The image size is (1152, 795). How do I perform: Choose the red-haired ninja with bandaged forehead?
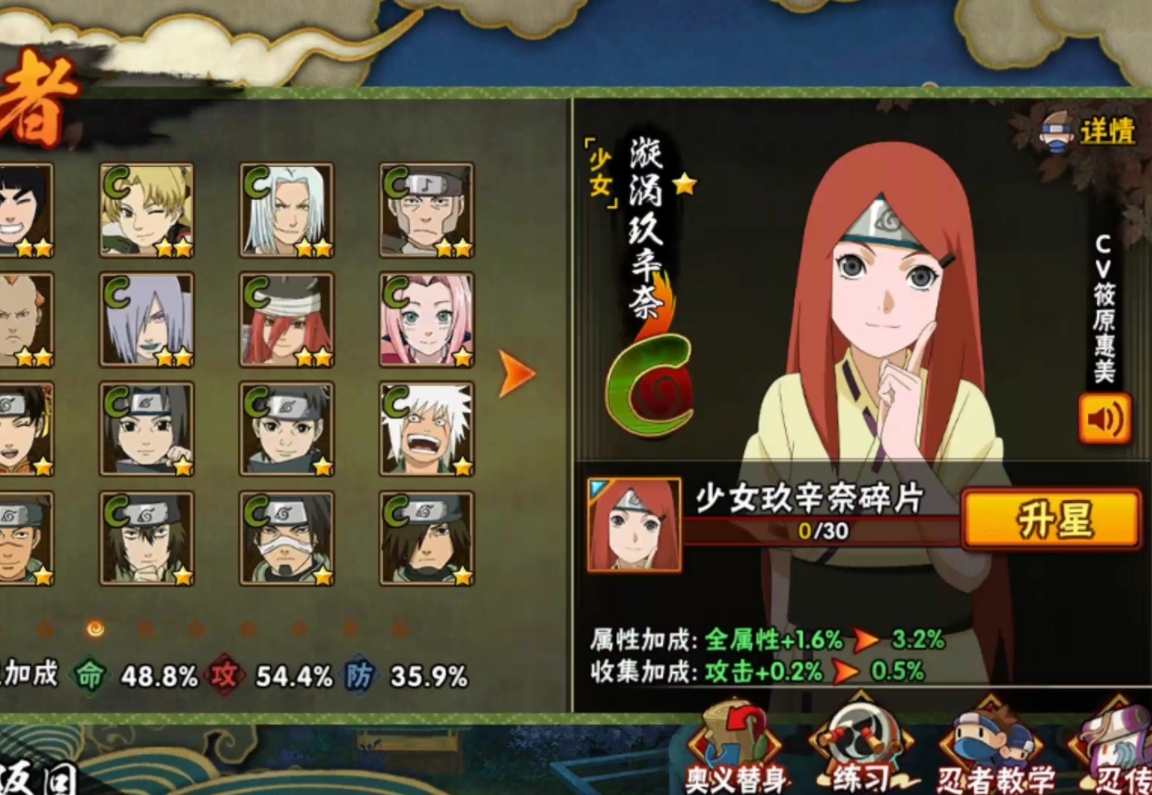click(287, 320)
